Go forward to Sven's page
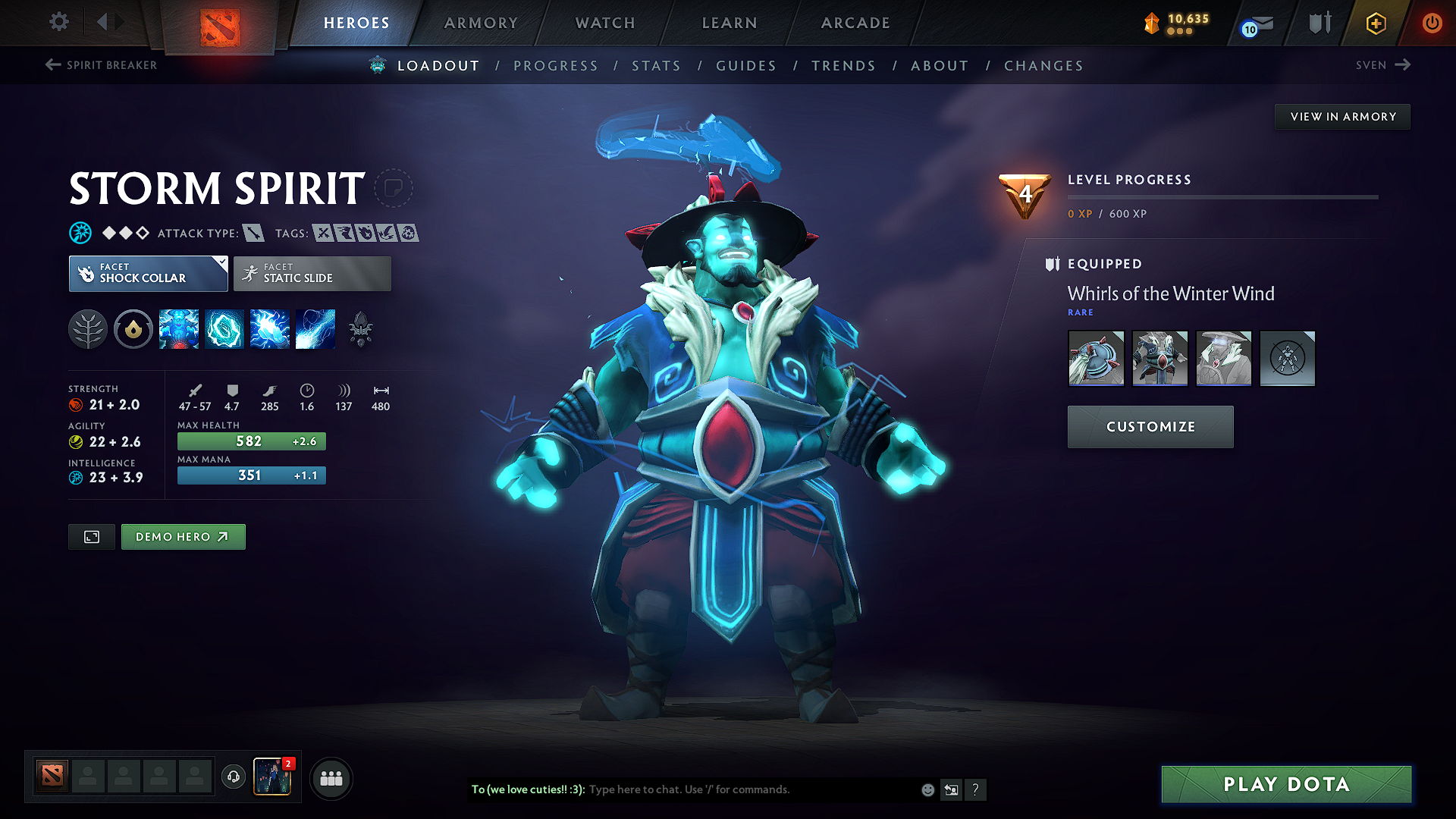 (x=1382, y=65)
